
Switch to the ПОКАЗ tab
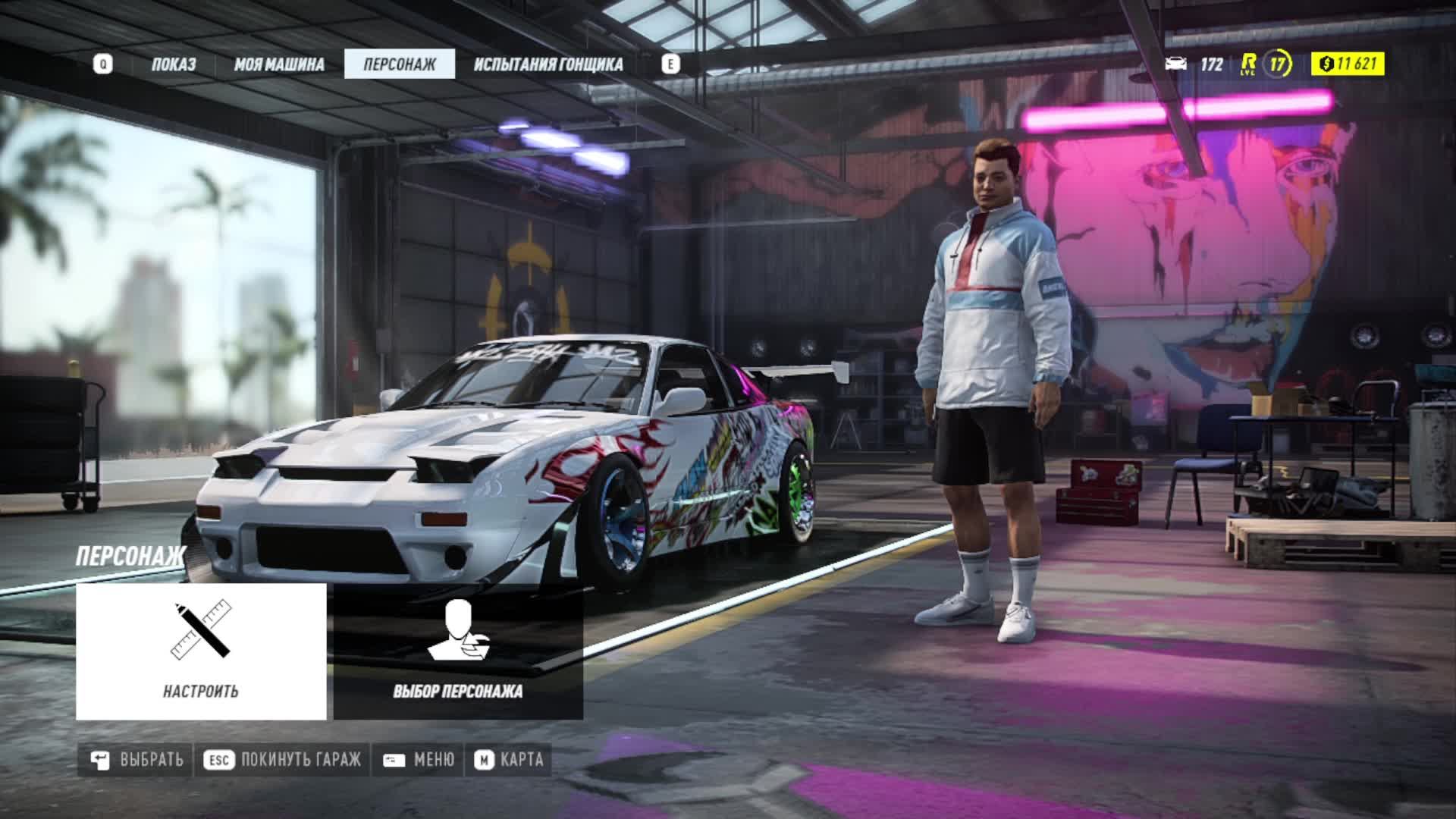pos(173,64)
